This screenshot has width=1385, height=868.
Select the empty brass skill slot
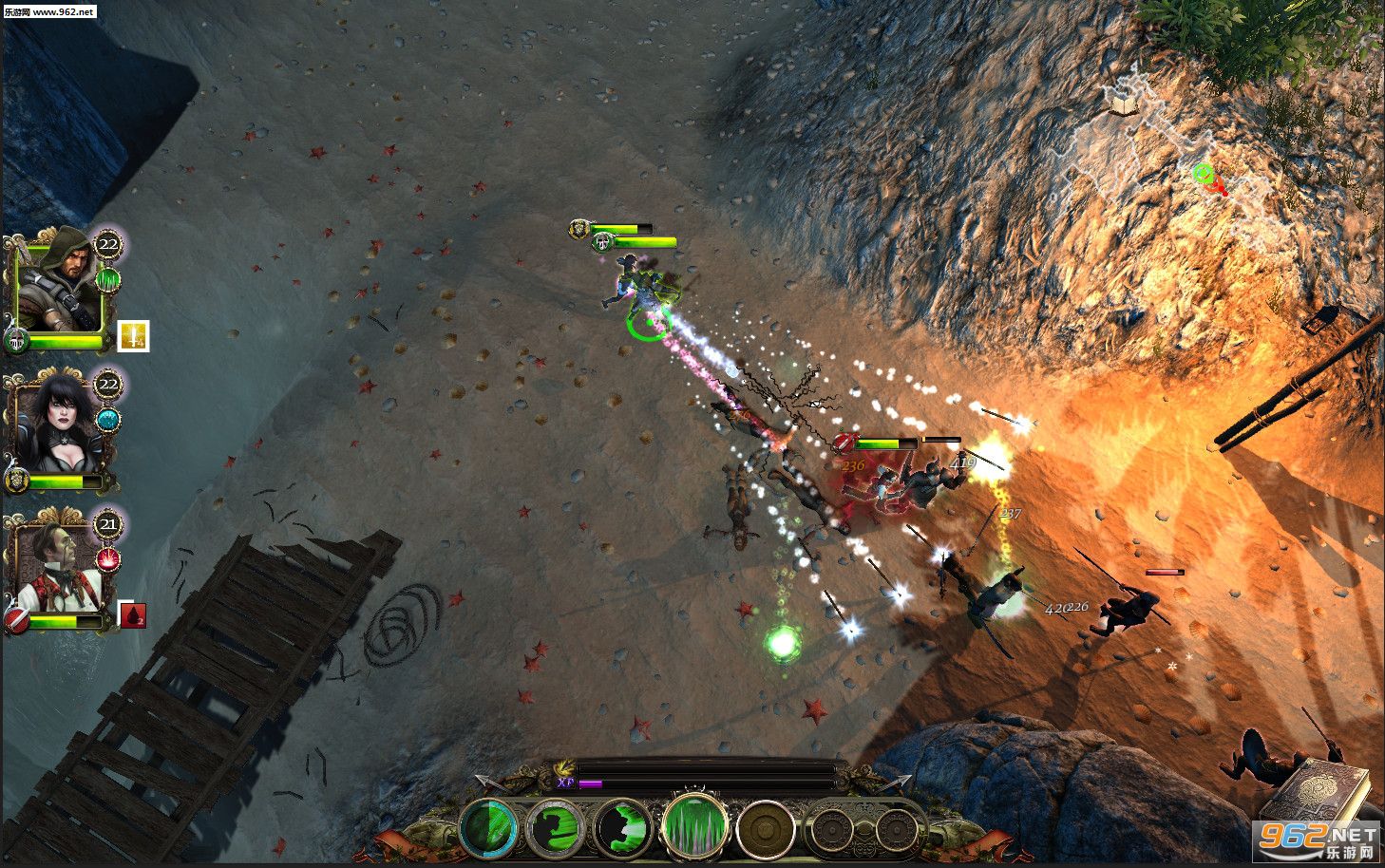766,829
